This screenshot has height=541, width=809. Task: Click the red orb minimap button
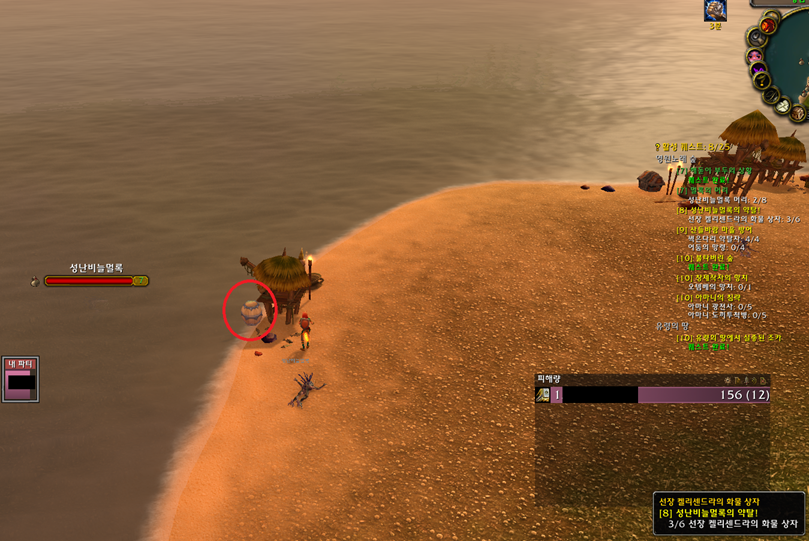pos(769,25)
